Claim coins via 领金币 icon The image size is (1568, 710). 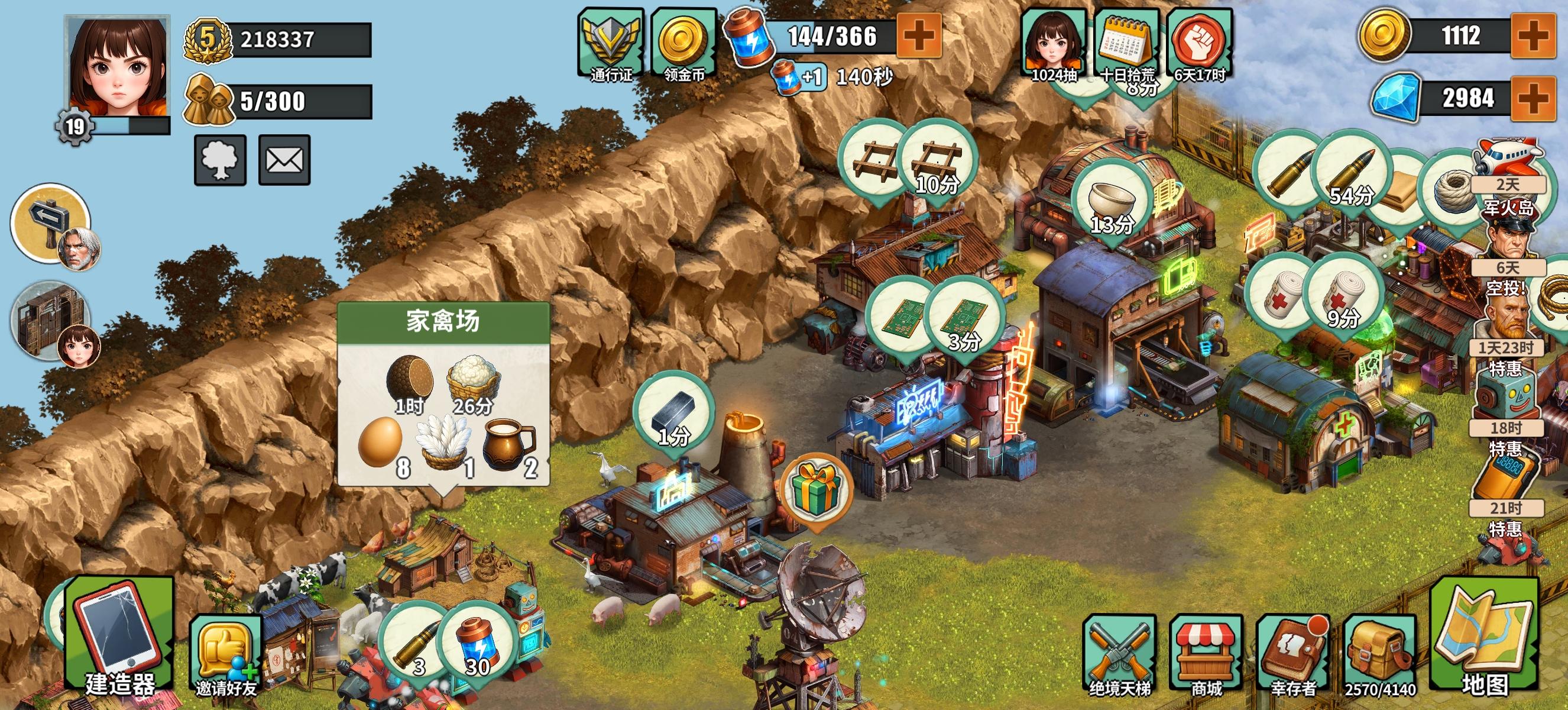(x=684, y=44)
